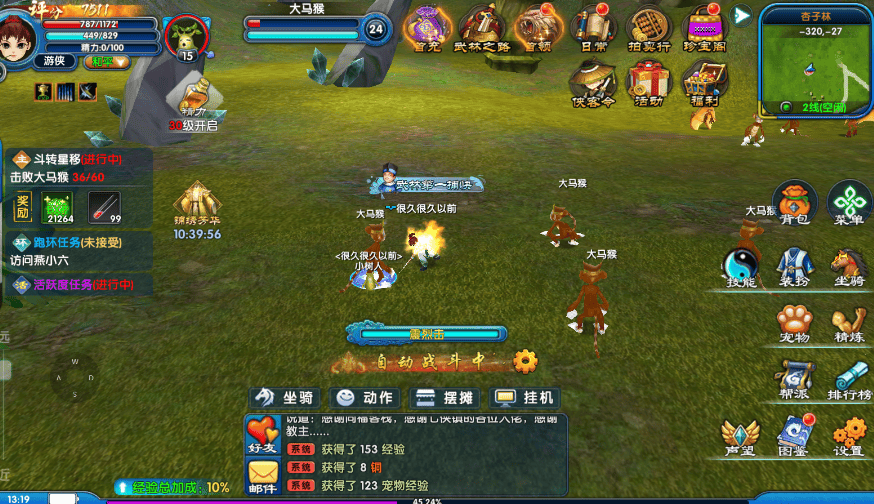Image resolution: width=874 pixels, height=504 pixels.
Task: Open the 设置 gear settings
Action: [x=848, y=434]
